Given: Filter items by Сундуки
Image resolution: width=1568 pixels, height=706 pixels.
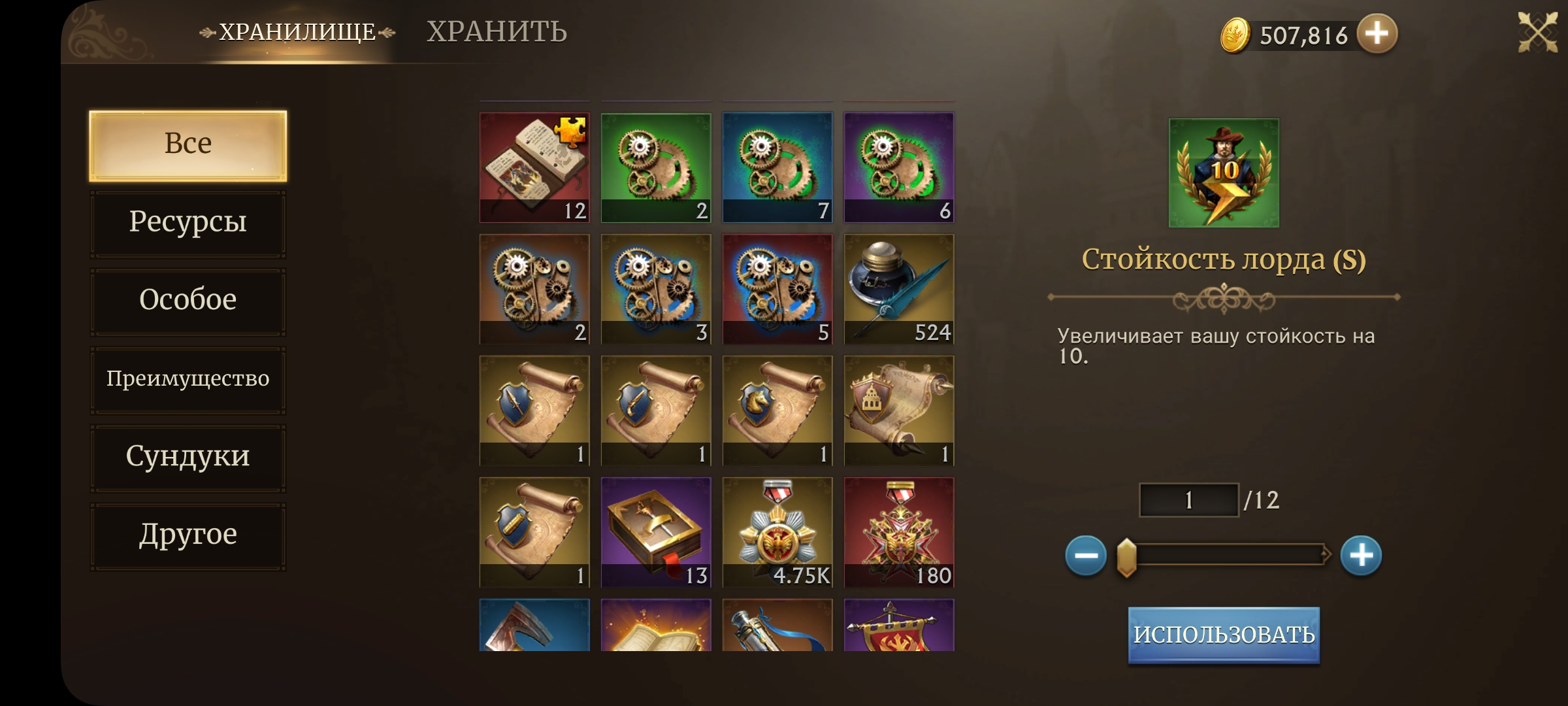Looking at the screenshot, I should (188, 457).
